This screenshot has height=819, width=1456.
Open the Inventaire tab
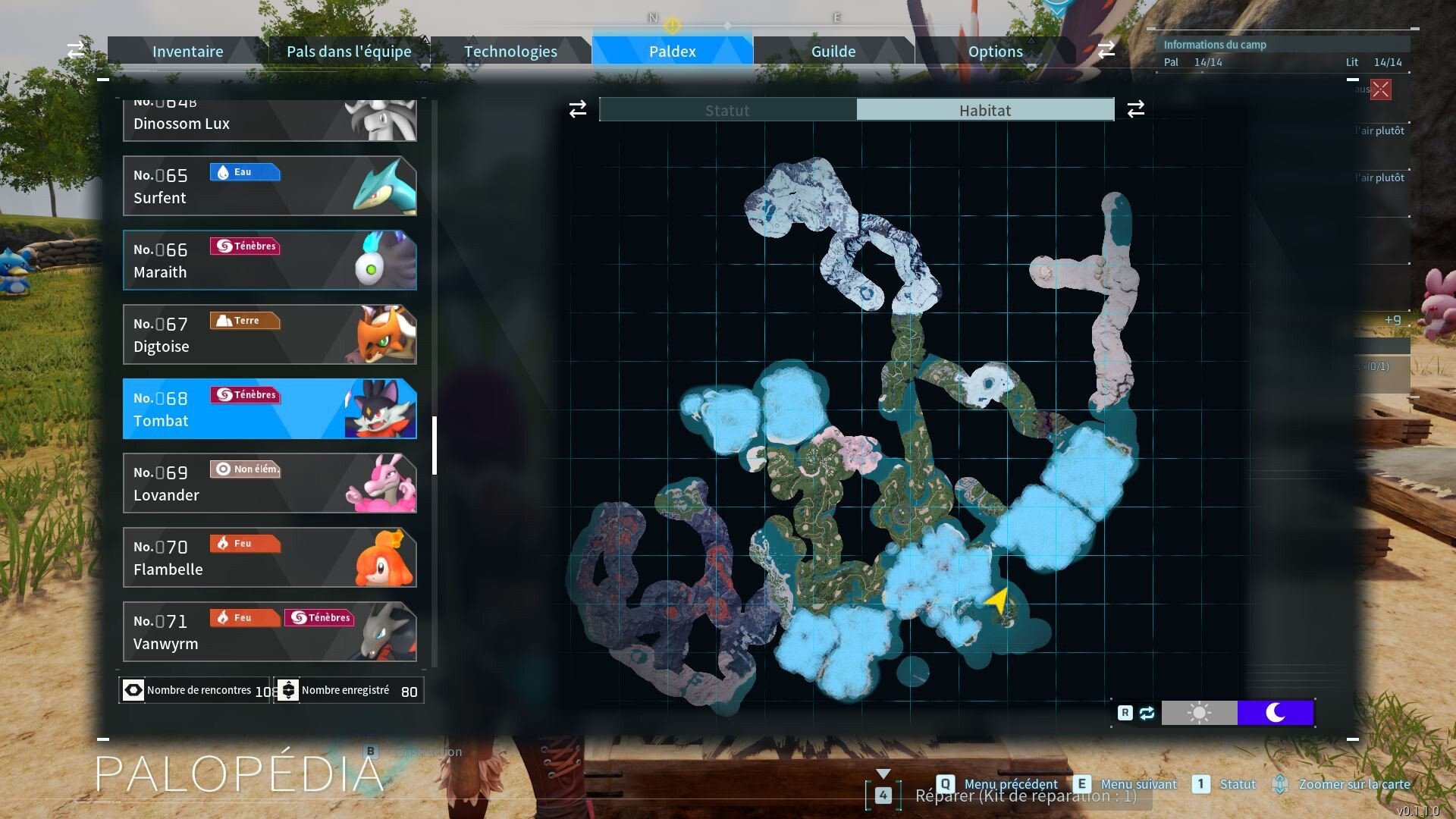tap(187, 51)
